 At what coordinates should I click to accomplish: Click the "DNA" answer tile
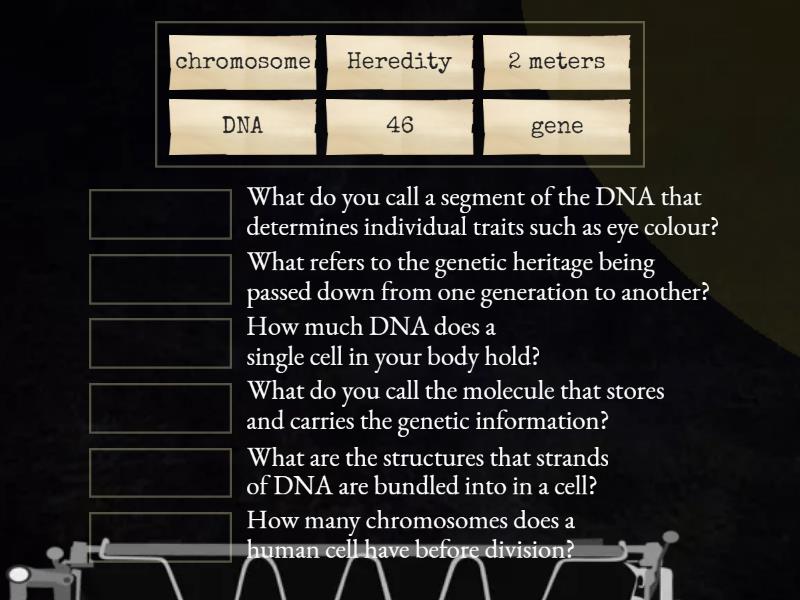pyautogui.click(x=243, y=127)
